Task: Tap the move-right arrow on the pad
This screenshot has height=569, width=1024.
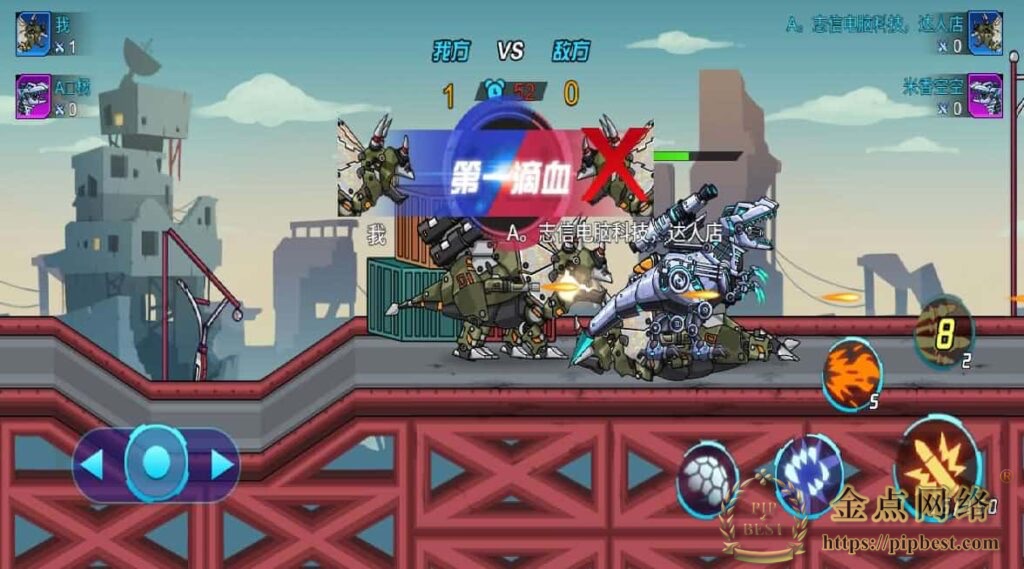Action: point(221,465)
